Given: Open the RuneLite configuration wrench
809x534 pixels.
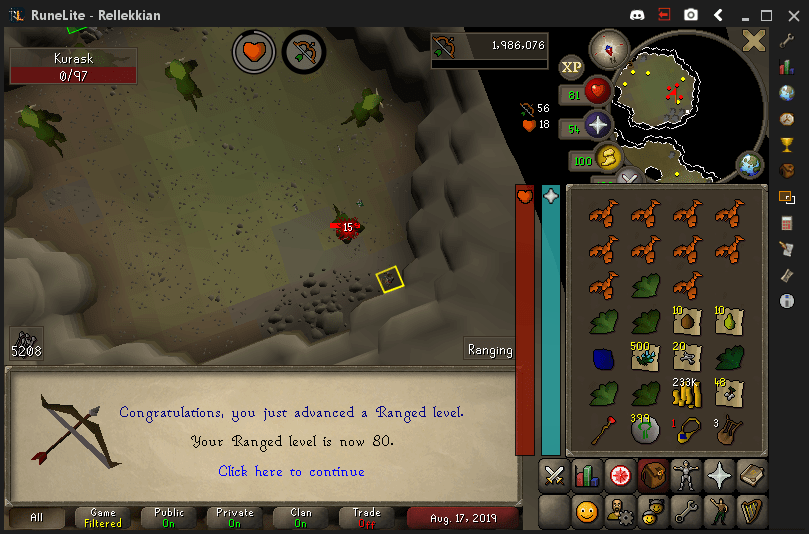Looking at the screenshot, I should coord(787,40).
